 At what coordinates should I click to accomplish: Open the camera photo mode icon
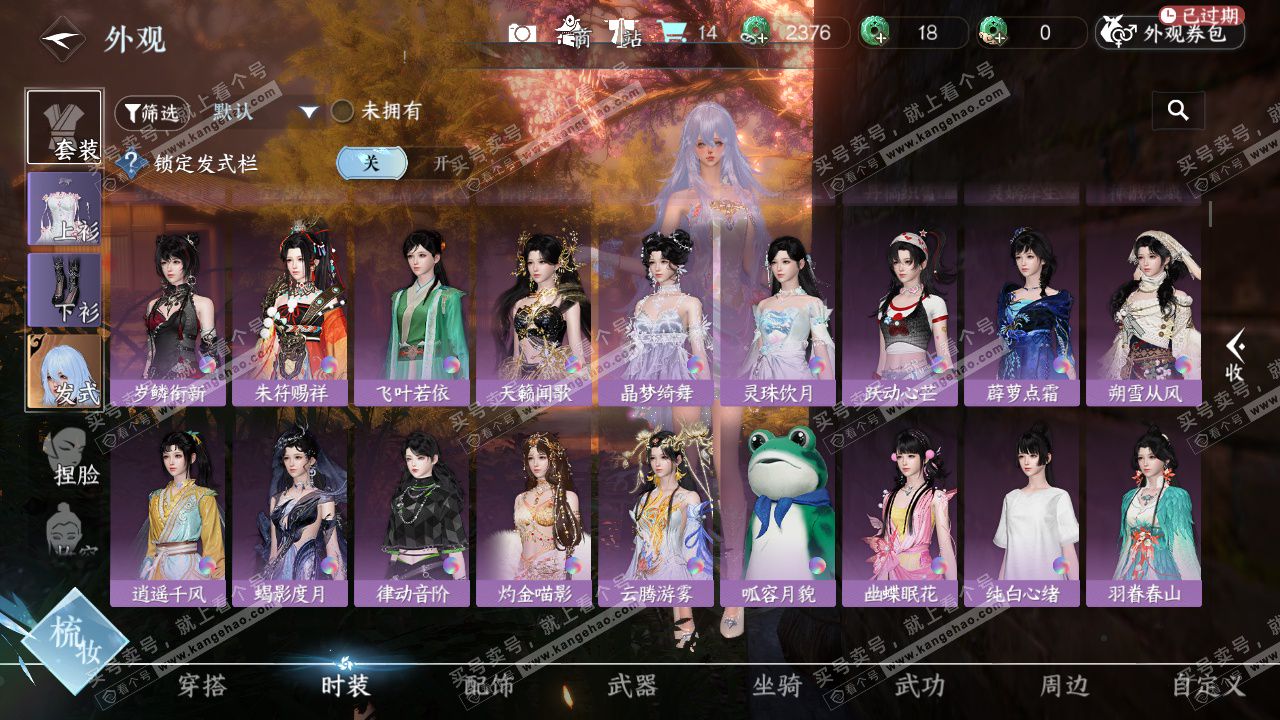522,33
